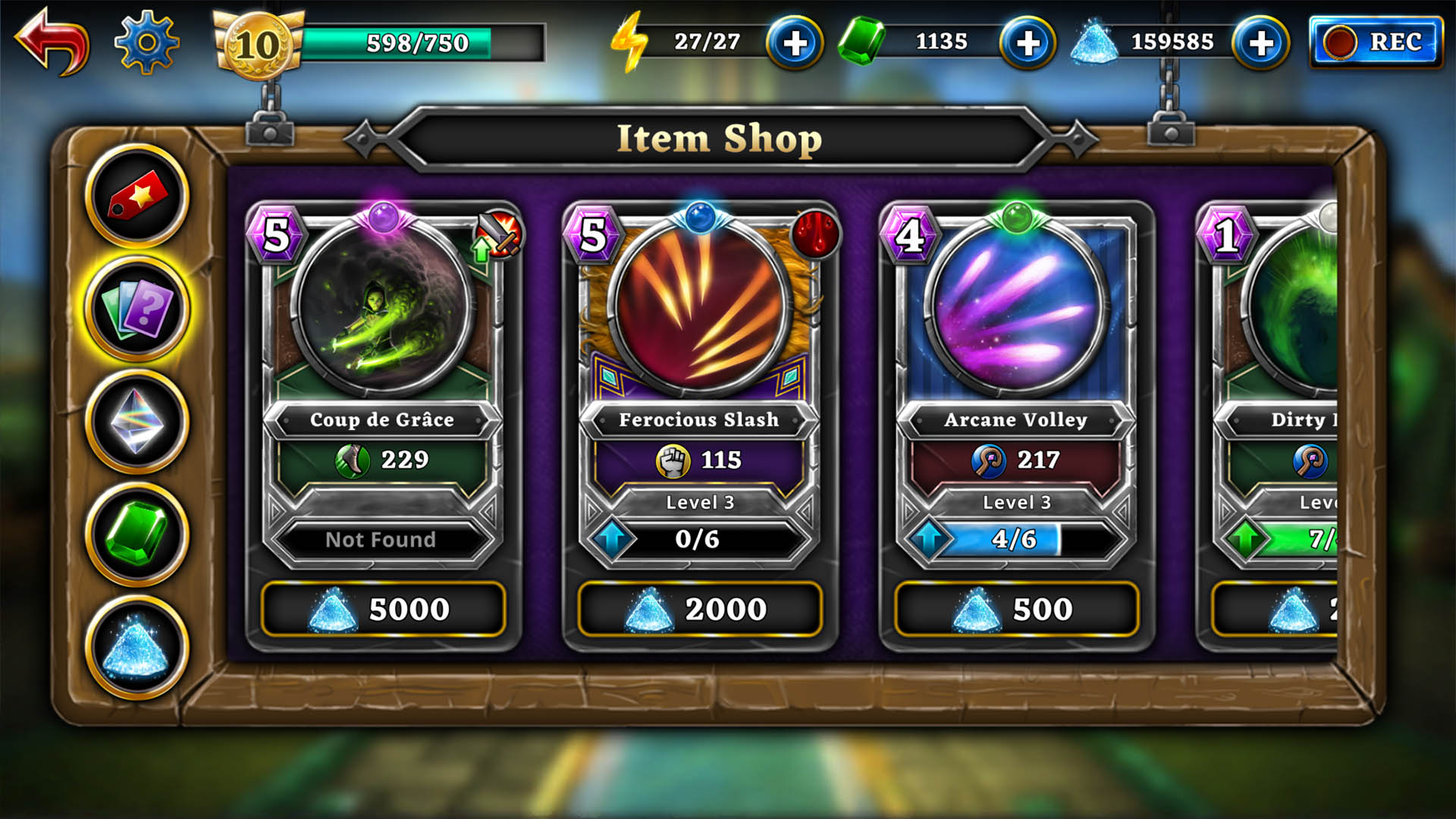Image resolution: width=1456 pixels, height=819 pixels.
Task: Select the Coup de Grâce card art
Action: click(x=383, y=307)
